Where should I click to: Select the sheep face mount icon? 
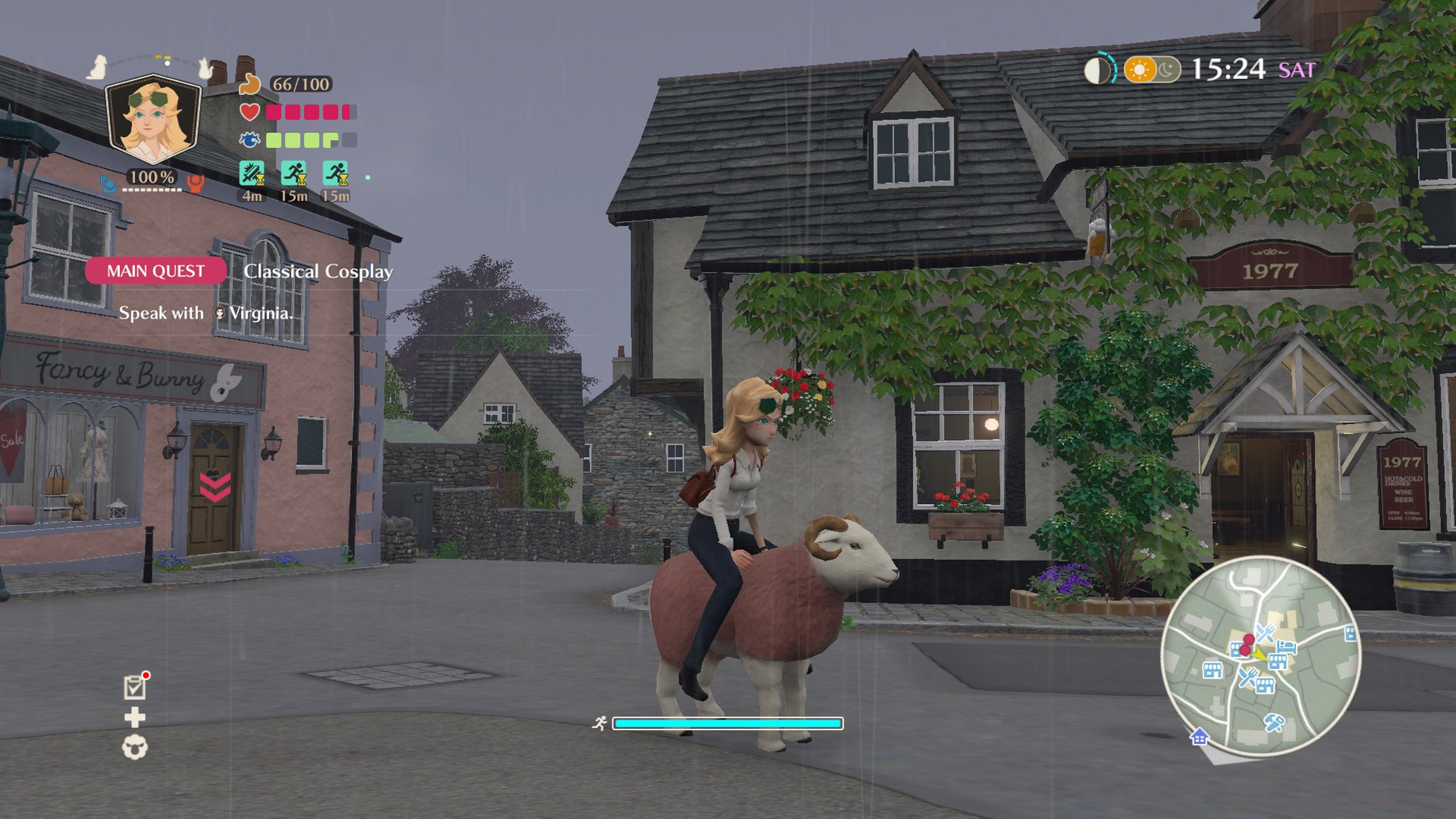point(134,747)
